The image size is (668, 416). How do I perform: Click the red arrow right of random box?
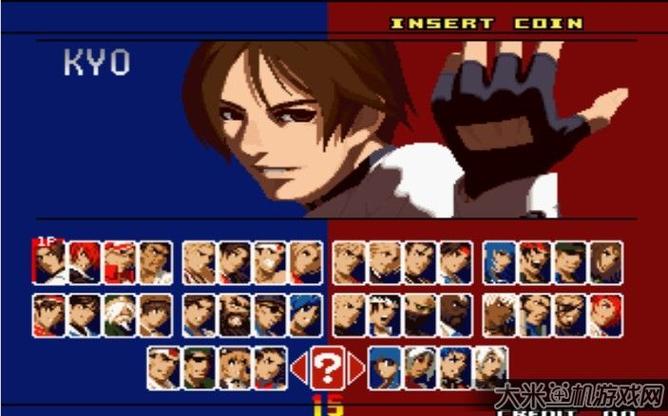pos(357,369)
